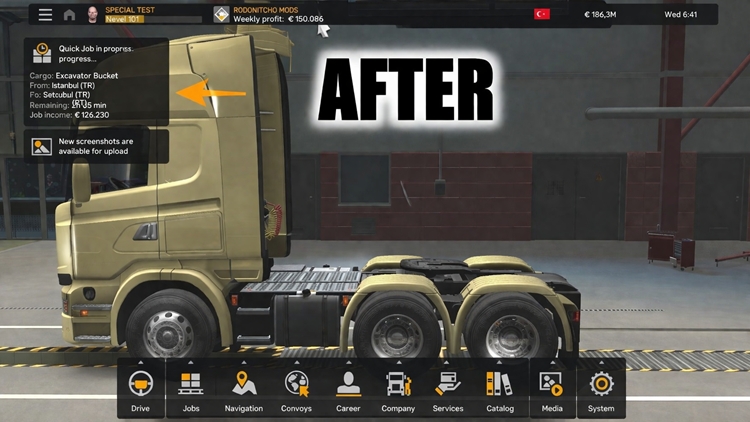The image size is (750, 422).
Task: Open the System settings menu
Action: (x=601, y=388)
